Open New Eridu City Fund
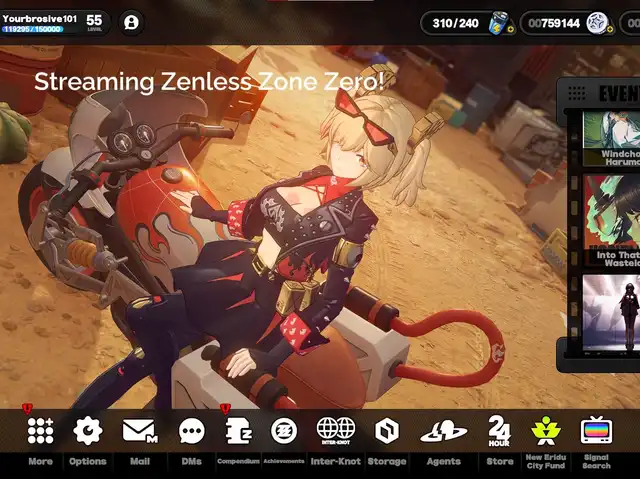This screenshot has width=640, height=479. click(x=547, y=431)
